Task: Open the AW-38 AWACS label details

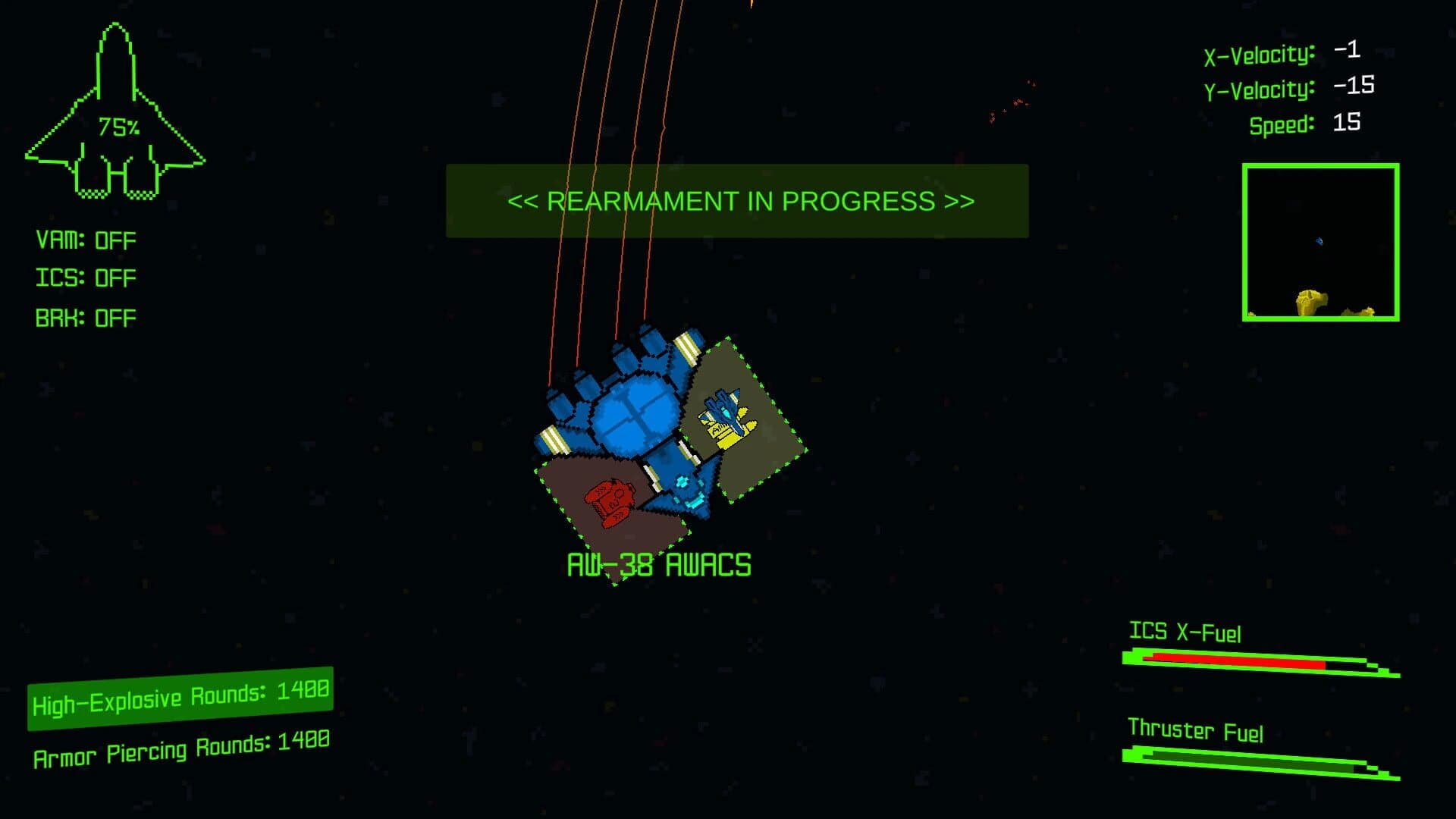Action: [659, 564]
